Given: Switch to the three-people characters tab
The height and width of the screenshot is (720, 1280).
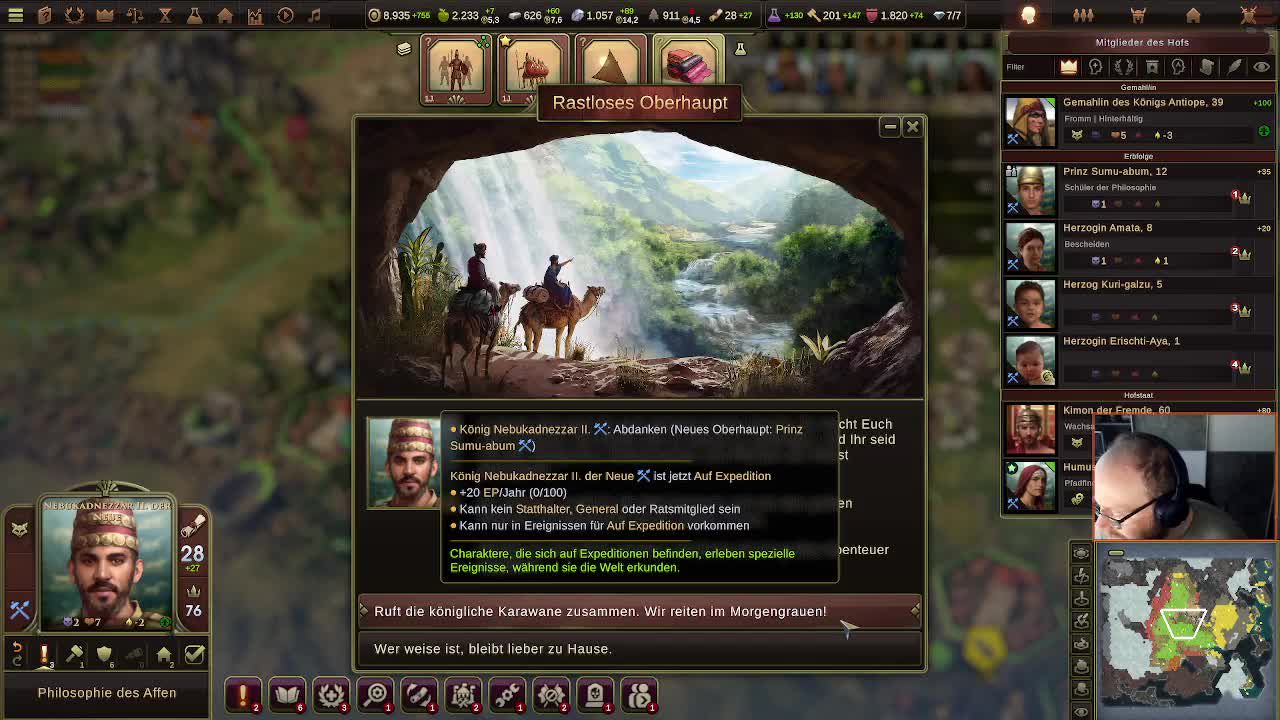Looking at the screenshot, I should click(x=1083, y=15).
